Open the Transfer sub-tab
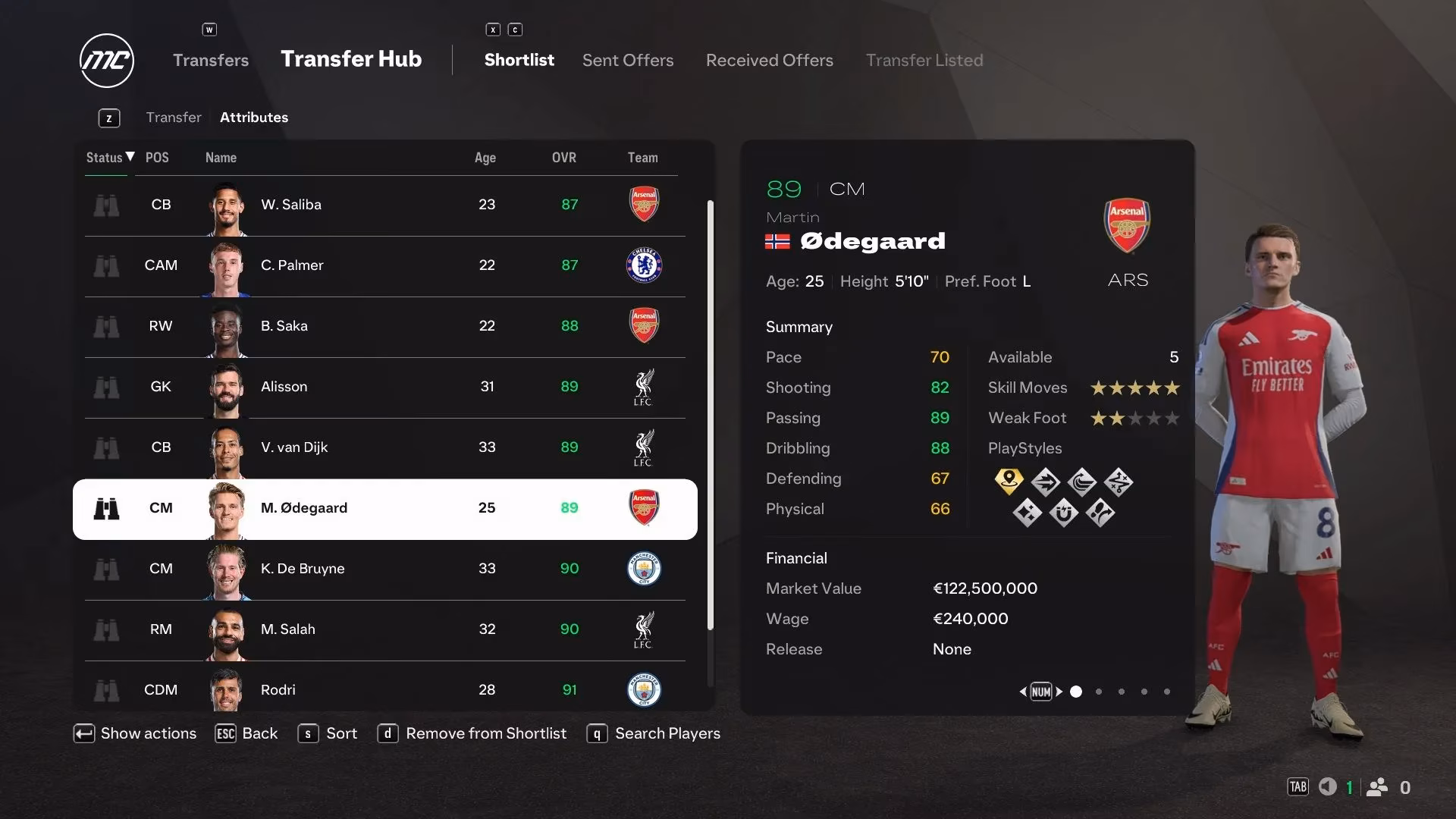 (174, 117)
